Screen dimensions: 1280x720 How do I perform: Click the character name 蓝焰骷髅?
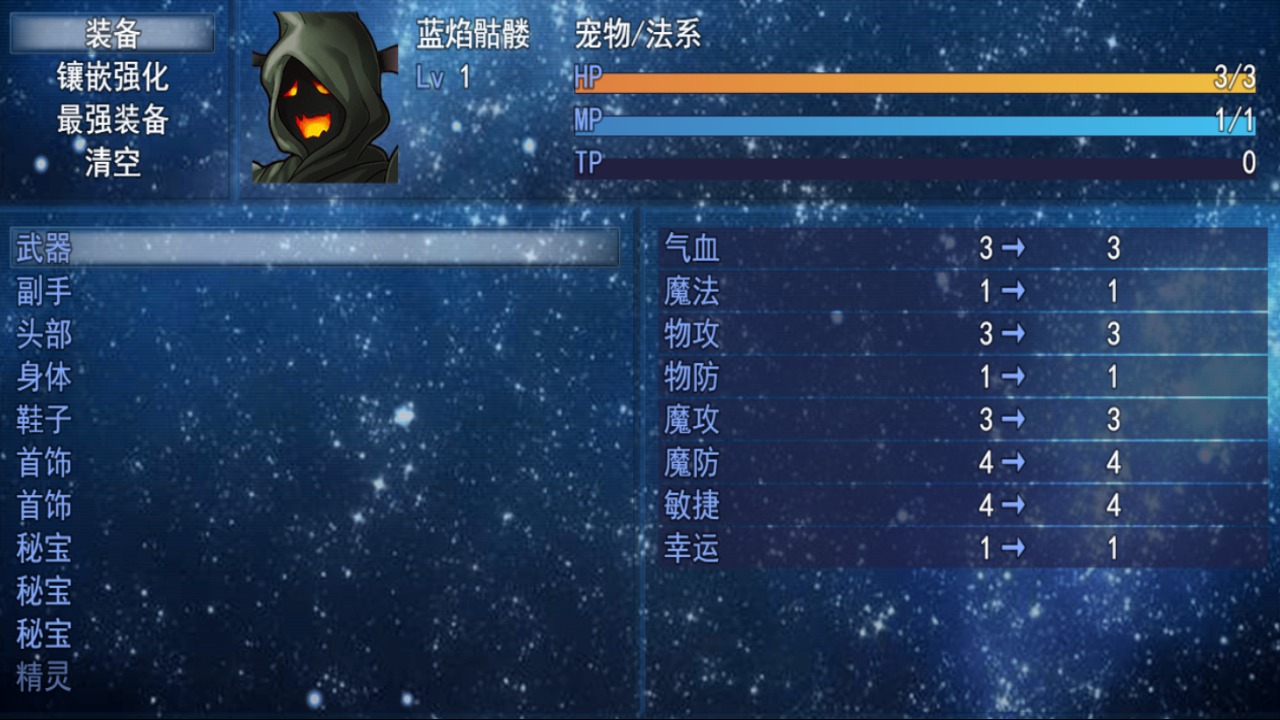[x=470, y=32]
